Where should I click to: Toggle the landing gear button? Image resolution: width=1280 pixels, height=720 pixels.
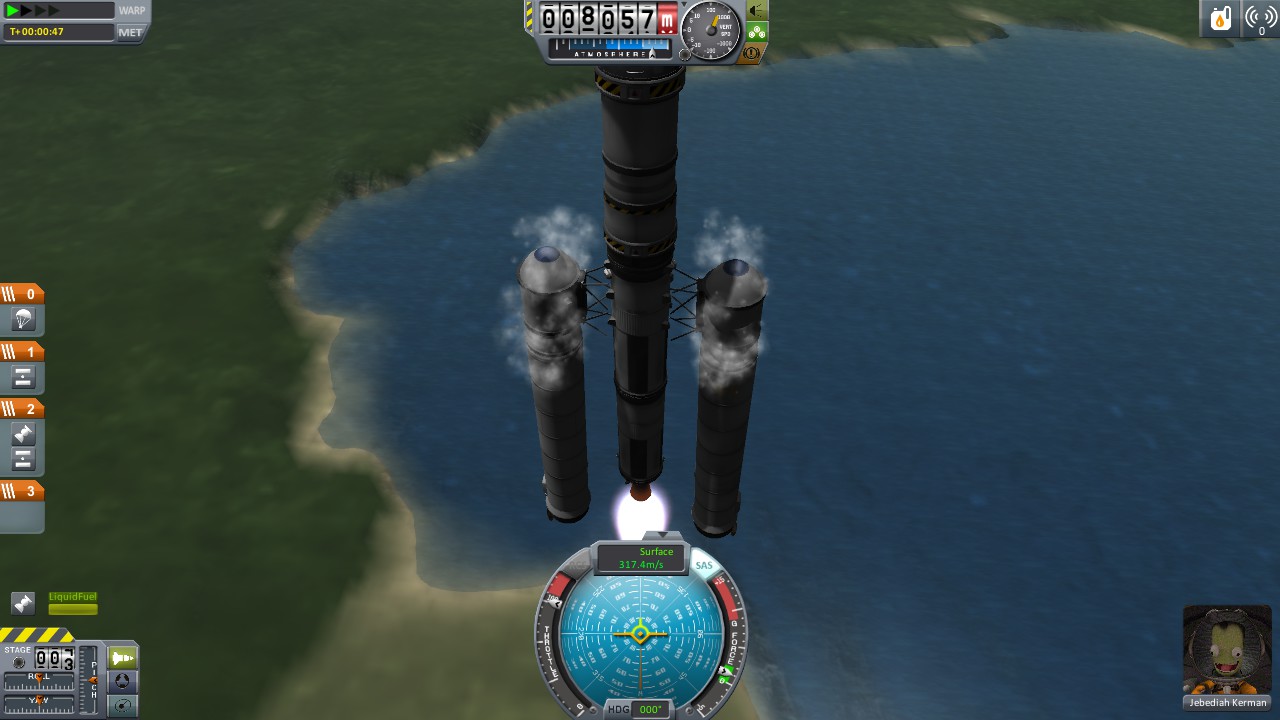click(x=757, y=32)
